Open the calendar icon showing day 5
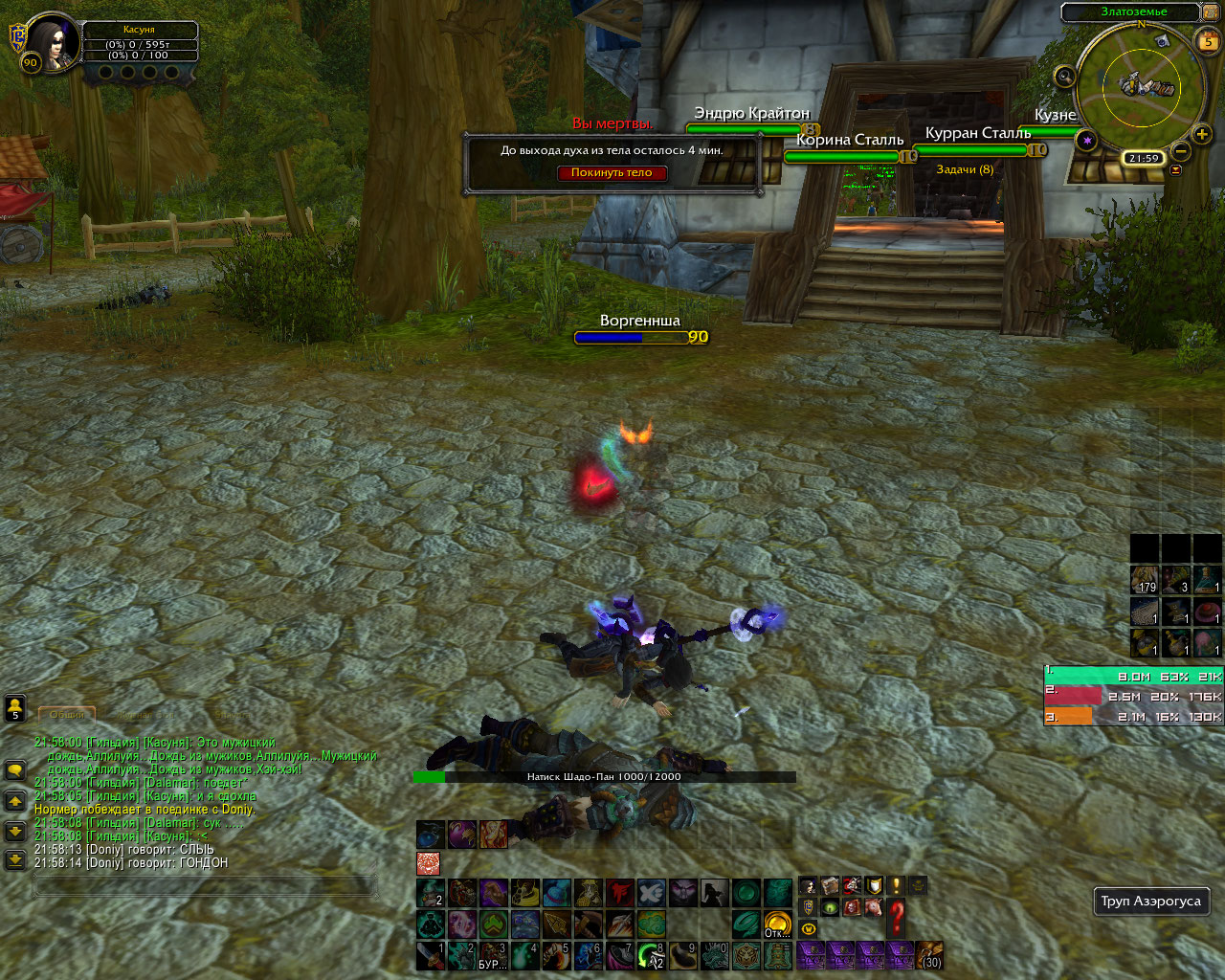 click(1208, 40)
